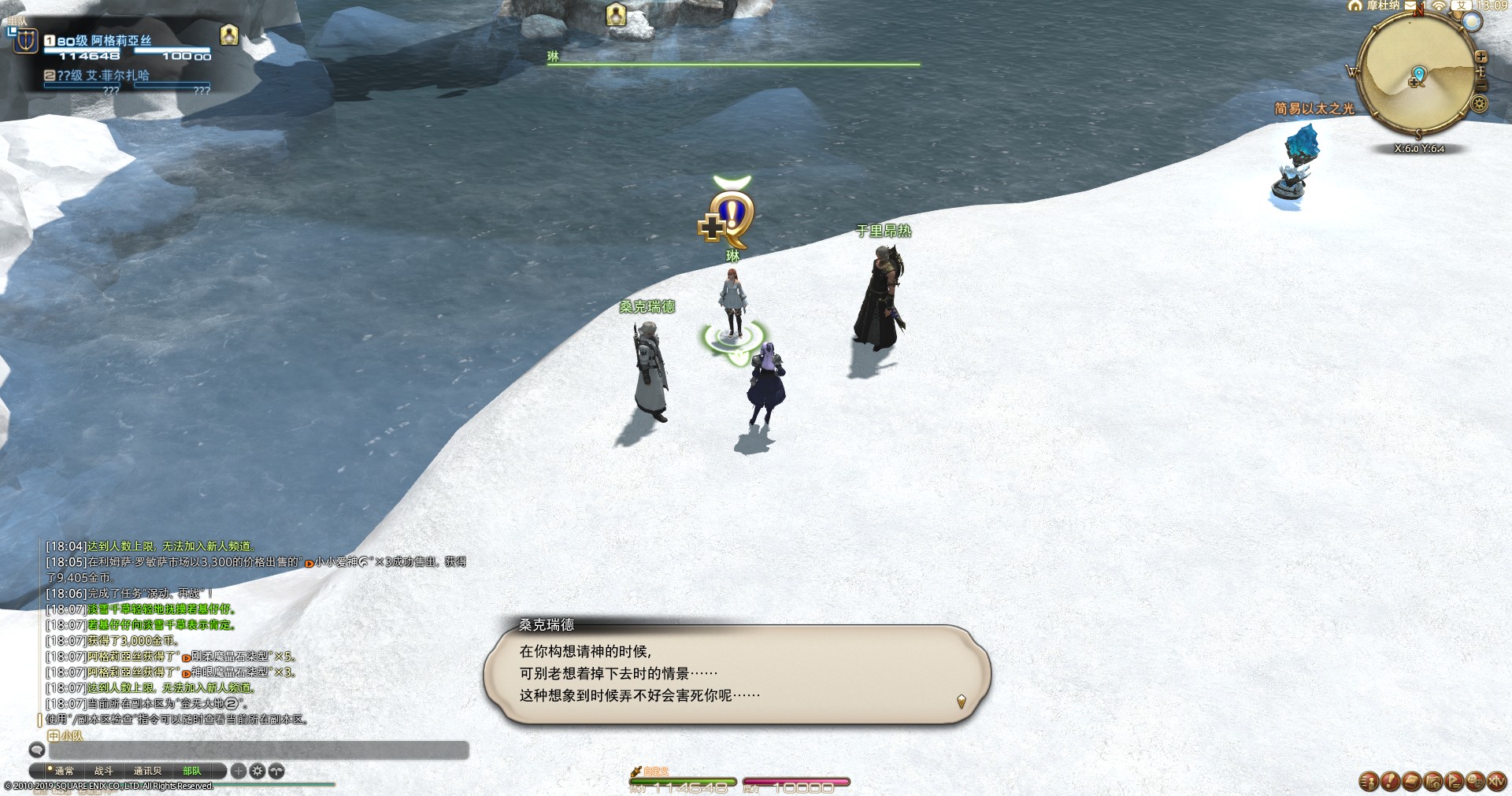Zoom out the minimap with minus

click(x=1481, y=87)
